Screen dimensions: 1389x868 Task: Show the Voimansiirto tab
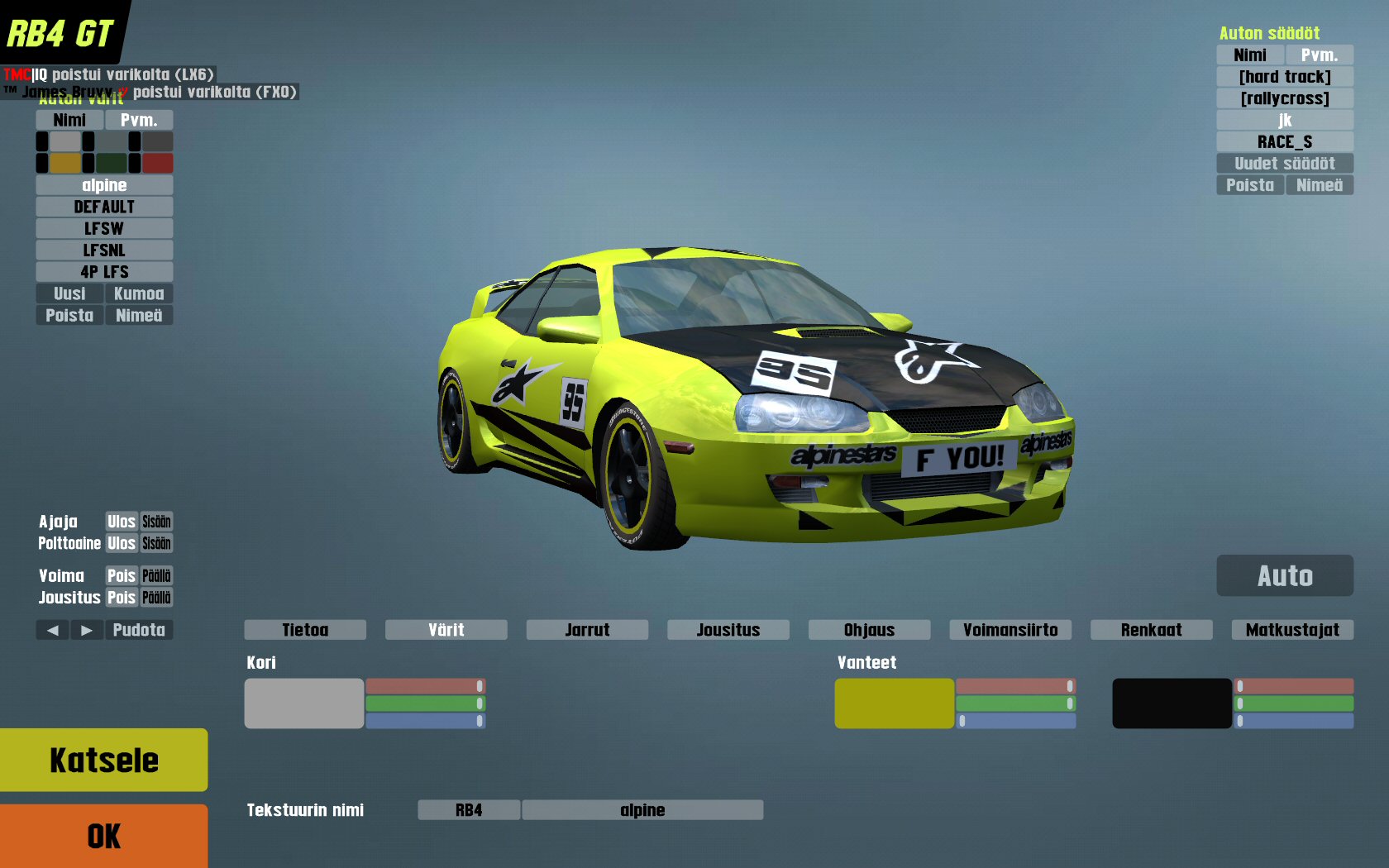click(x=1010, y=630)
